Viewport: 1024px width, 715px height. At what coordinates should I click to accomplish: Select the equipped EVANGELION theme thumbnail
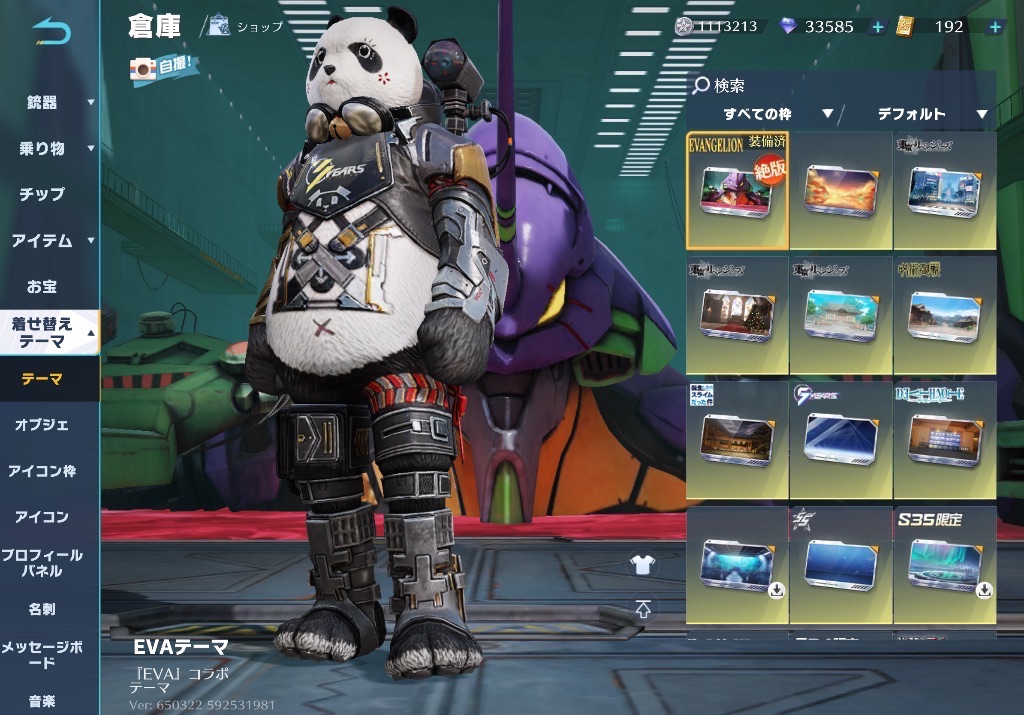737,191
